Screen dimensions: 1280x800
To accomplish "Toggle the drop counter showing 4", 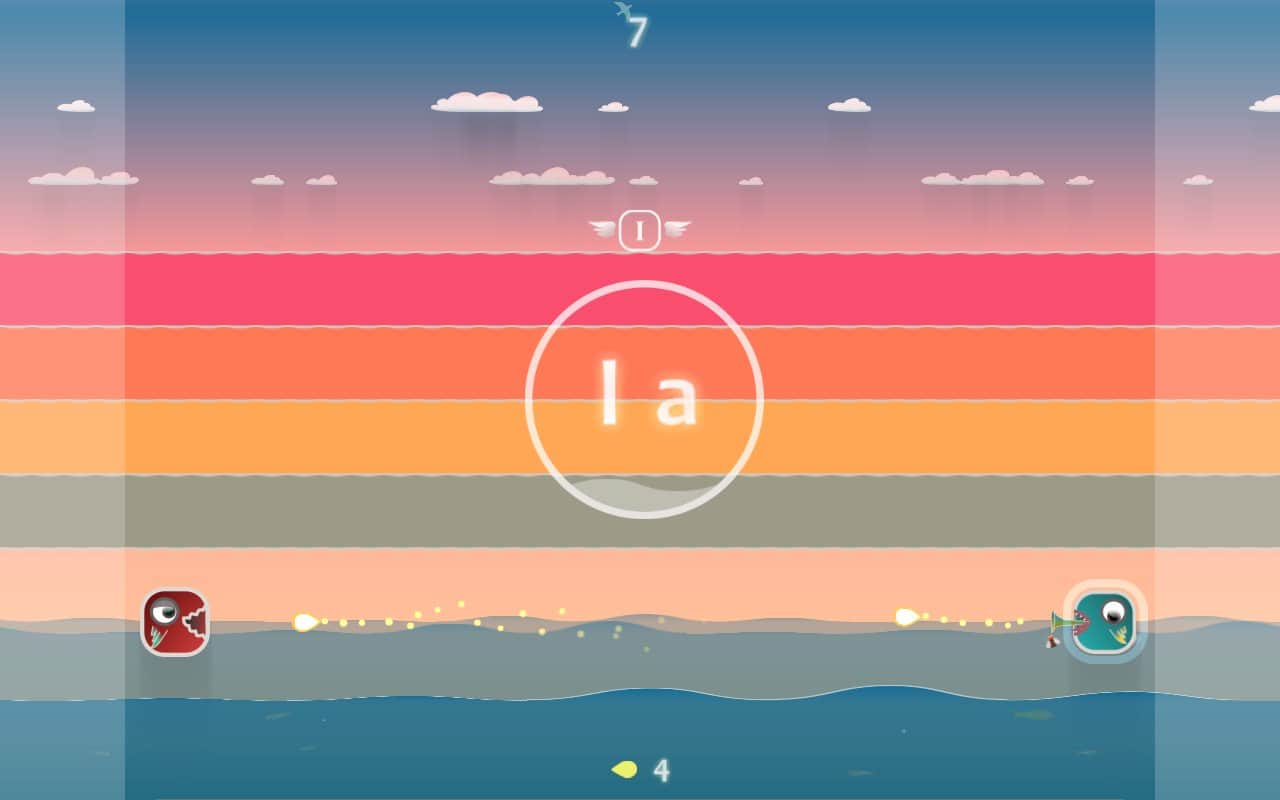I will tap(645, 771).
